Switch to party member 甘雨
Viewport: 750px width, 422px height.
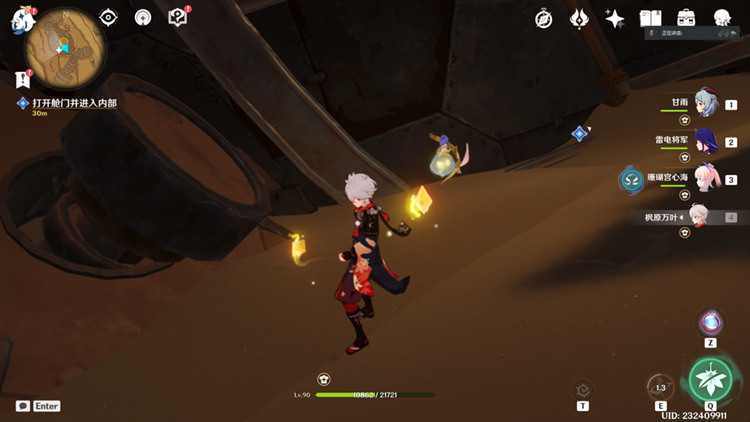pos(705,104)
